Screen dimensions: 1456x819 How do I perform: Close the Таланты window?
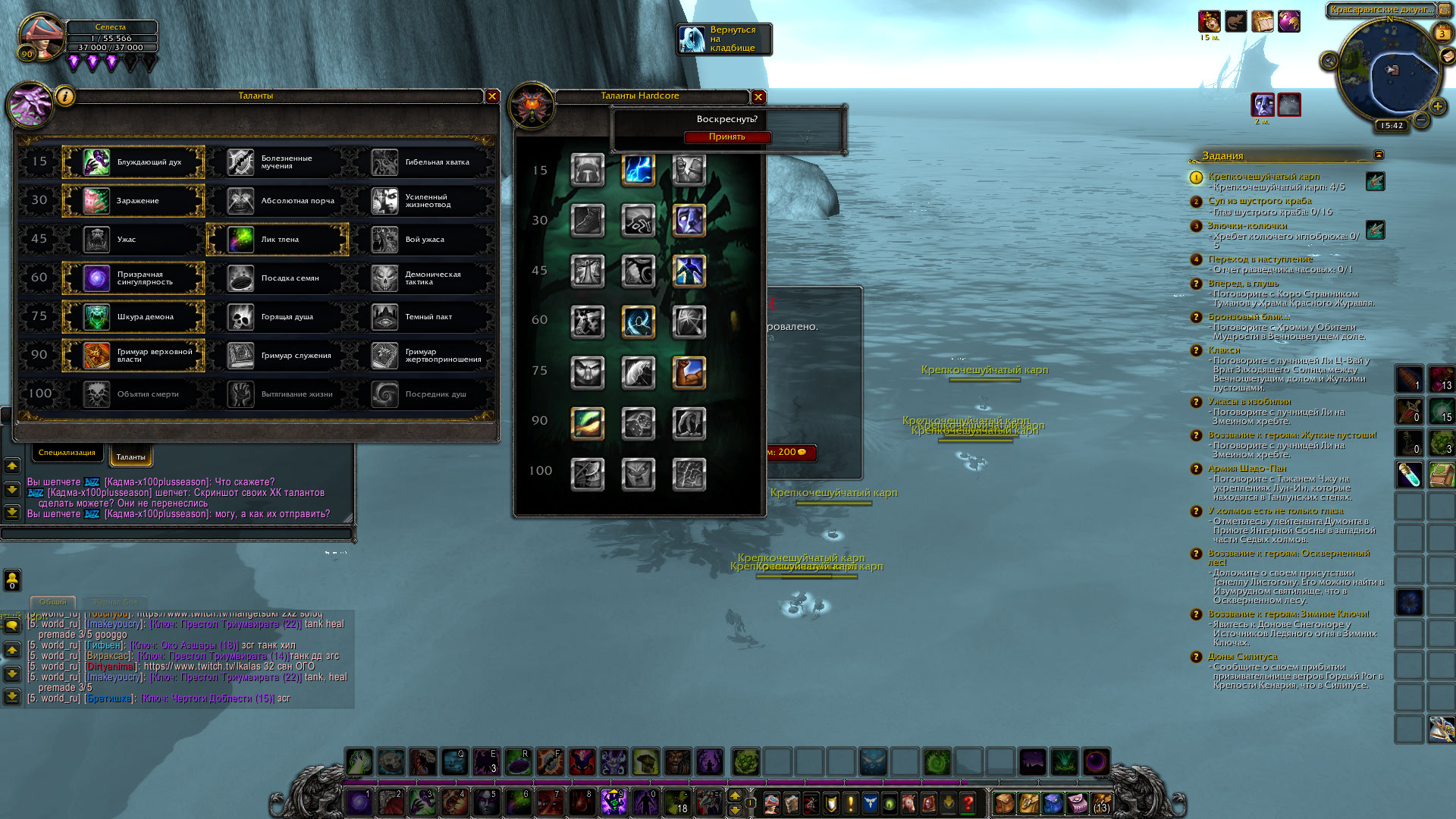(492, 96)
